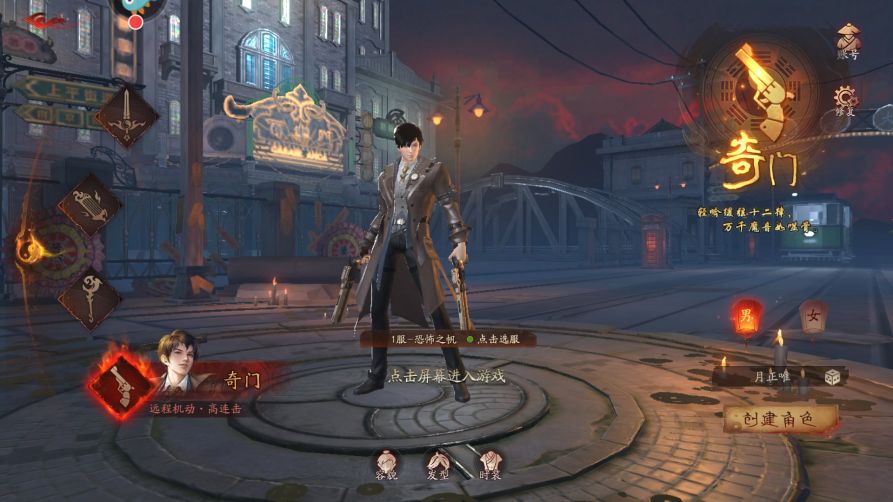This screenshot has height=502, width=893.
Task: Open the 时装 outfit options
Action: (x=489, y=463)
